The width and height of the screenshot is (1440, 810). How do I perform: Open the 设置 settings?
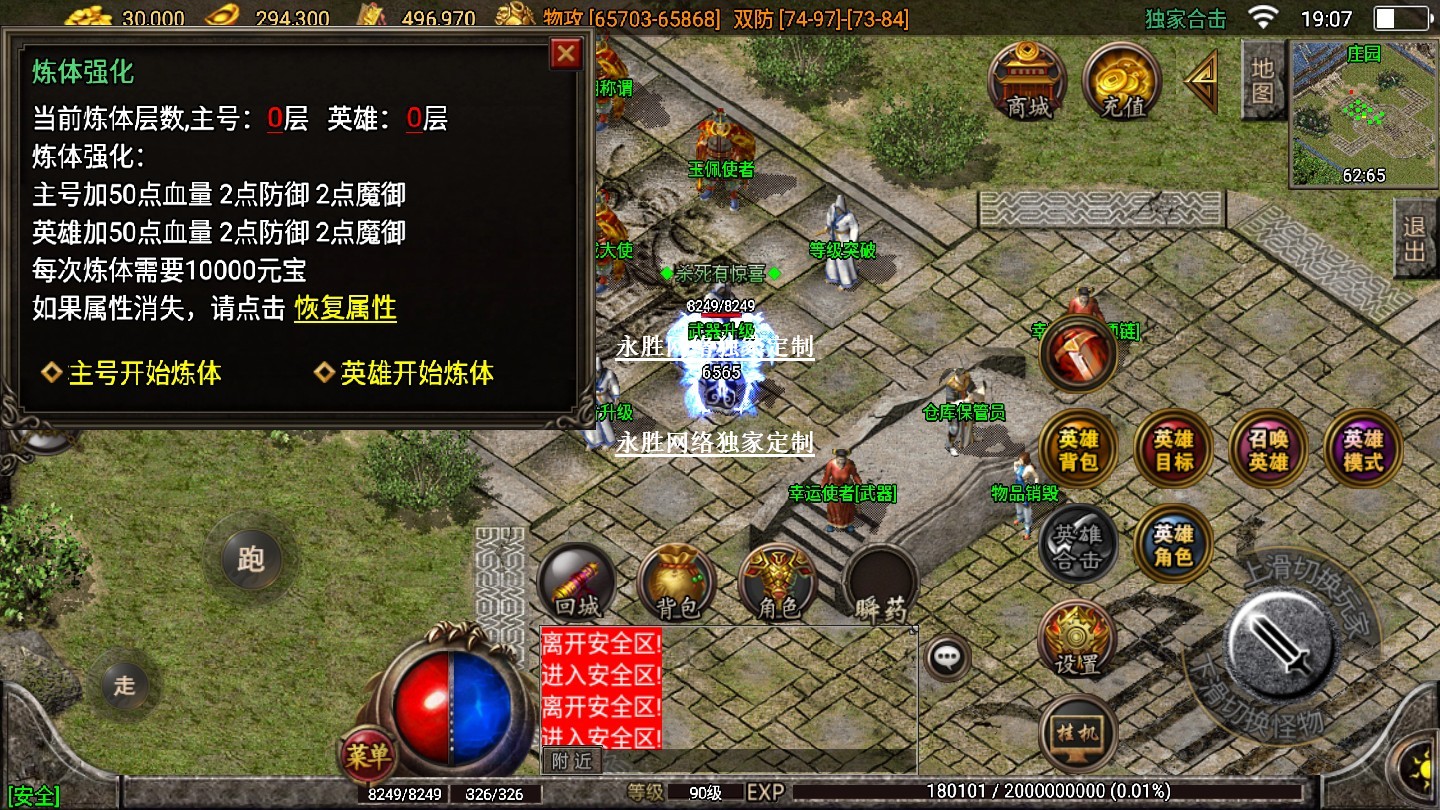tap(1077, 638)
